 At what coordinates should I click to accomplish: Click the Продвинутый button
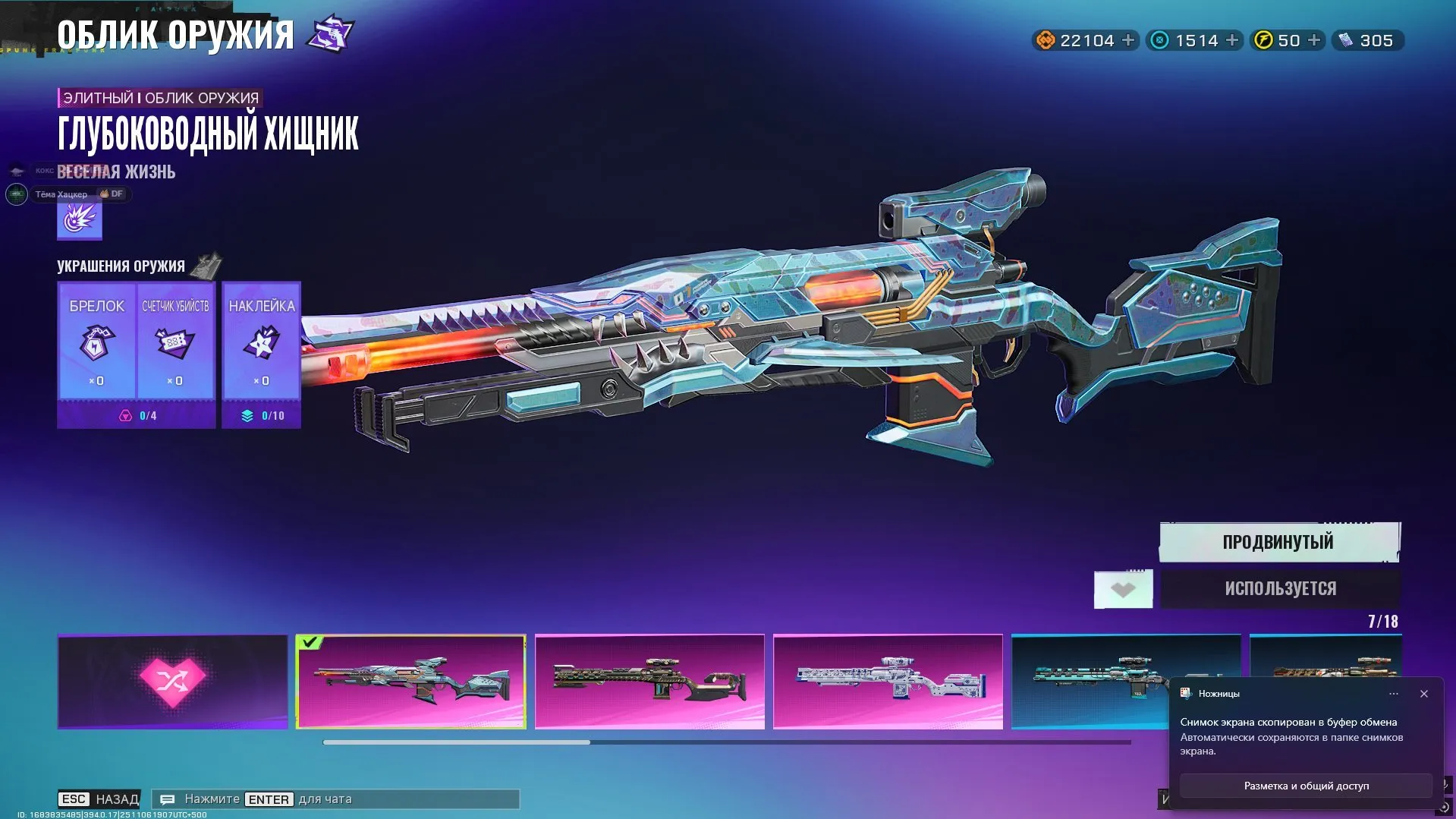[1279, 542]
